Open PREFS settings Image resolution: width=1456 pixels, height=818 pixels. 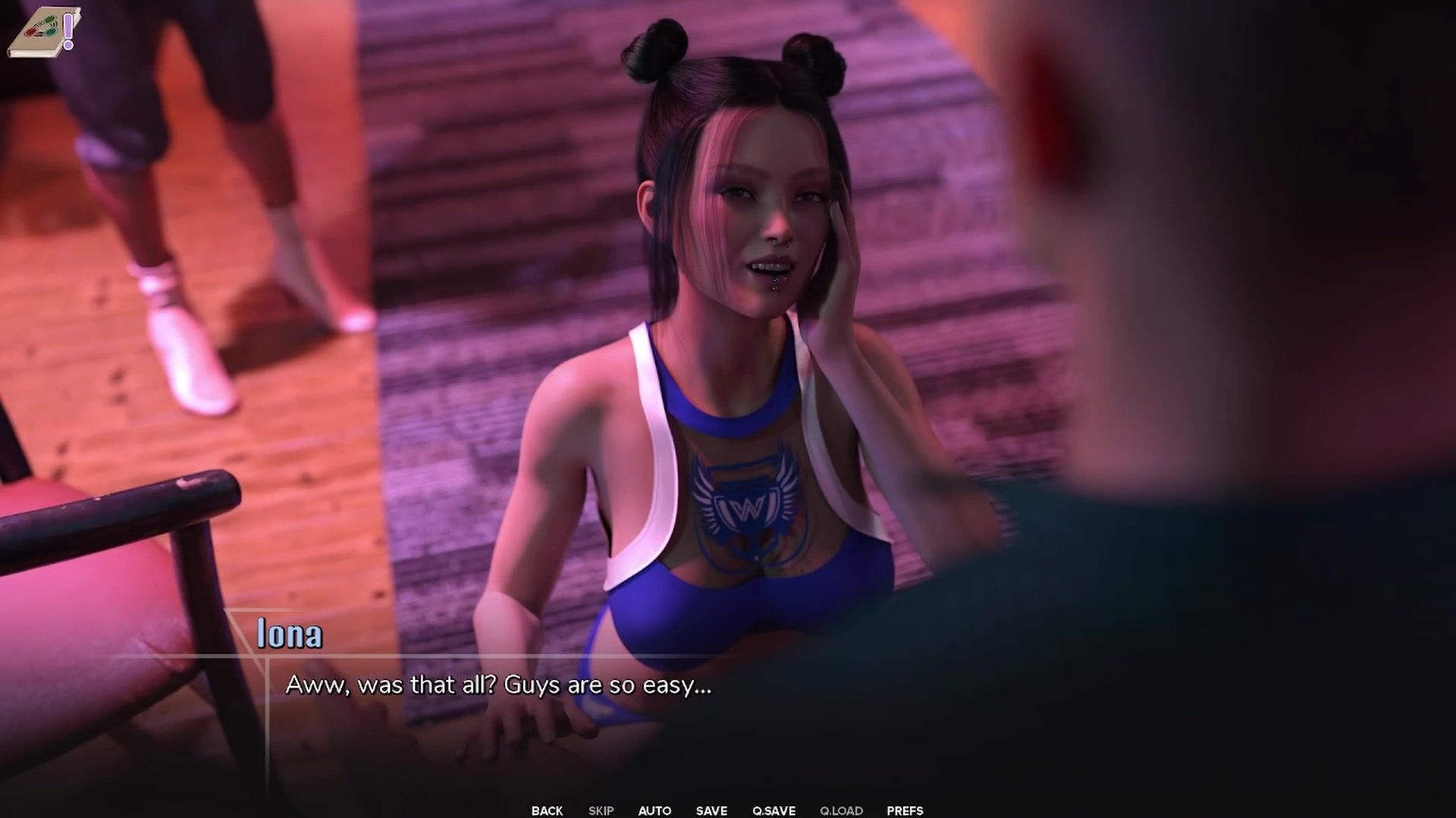pyautogui.click(x=905, y=810)
